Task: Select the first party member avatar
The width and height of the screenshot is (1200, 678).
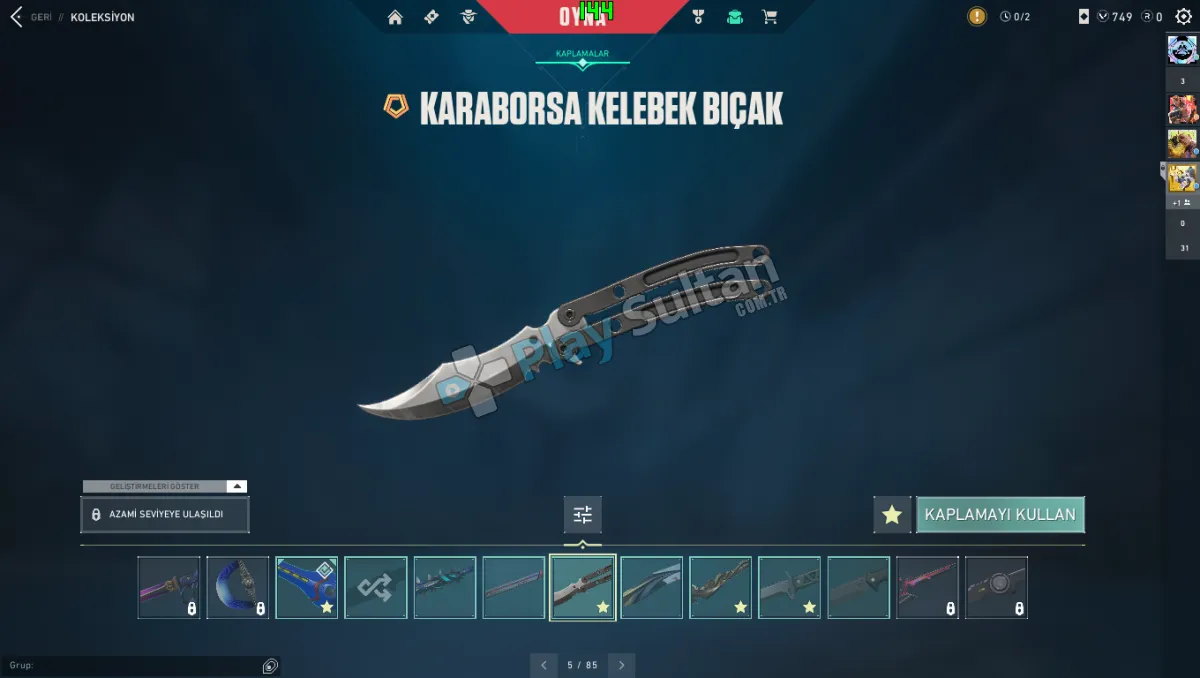Action: (x=1183, y=49)
